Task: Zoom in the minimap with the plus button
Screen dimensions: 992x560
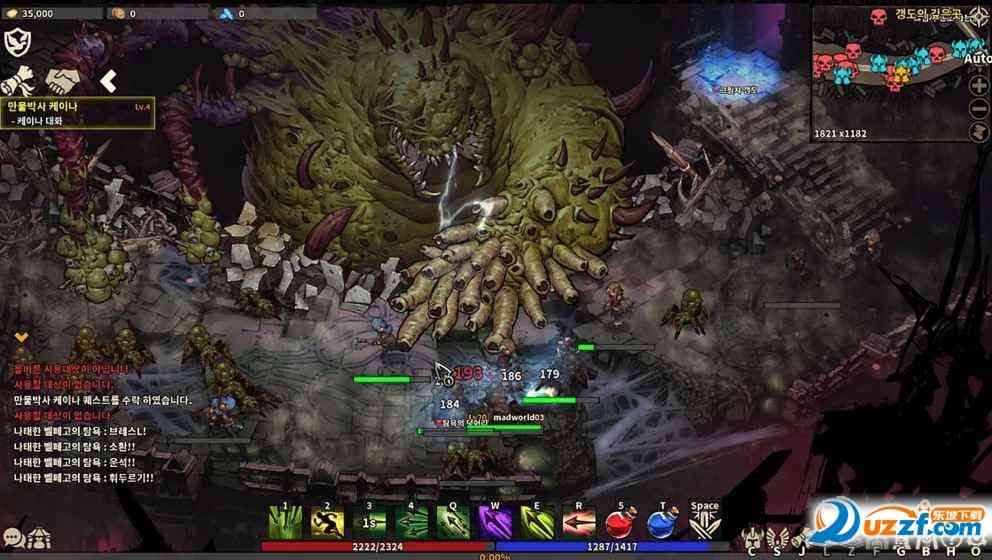Action: [x=978, y=85]
